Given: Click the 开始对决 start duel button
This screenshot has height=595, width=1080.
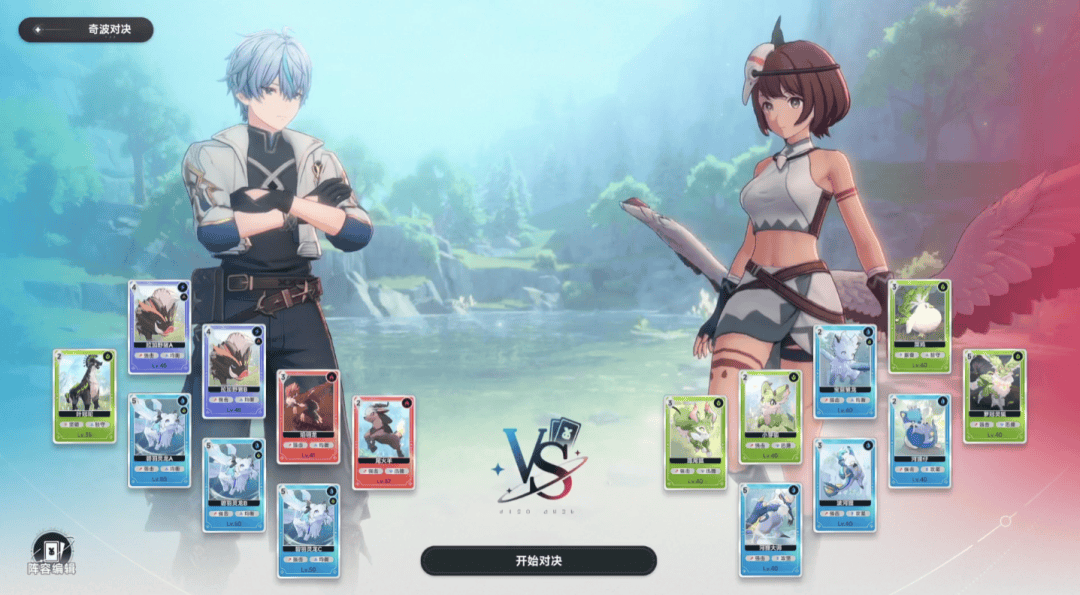Looking at the screenshot, I should (x=538, y=560).
